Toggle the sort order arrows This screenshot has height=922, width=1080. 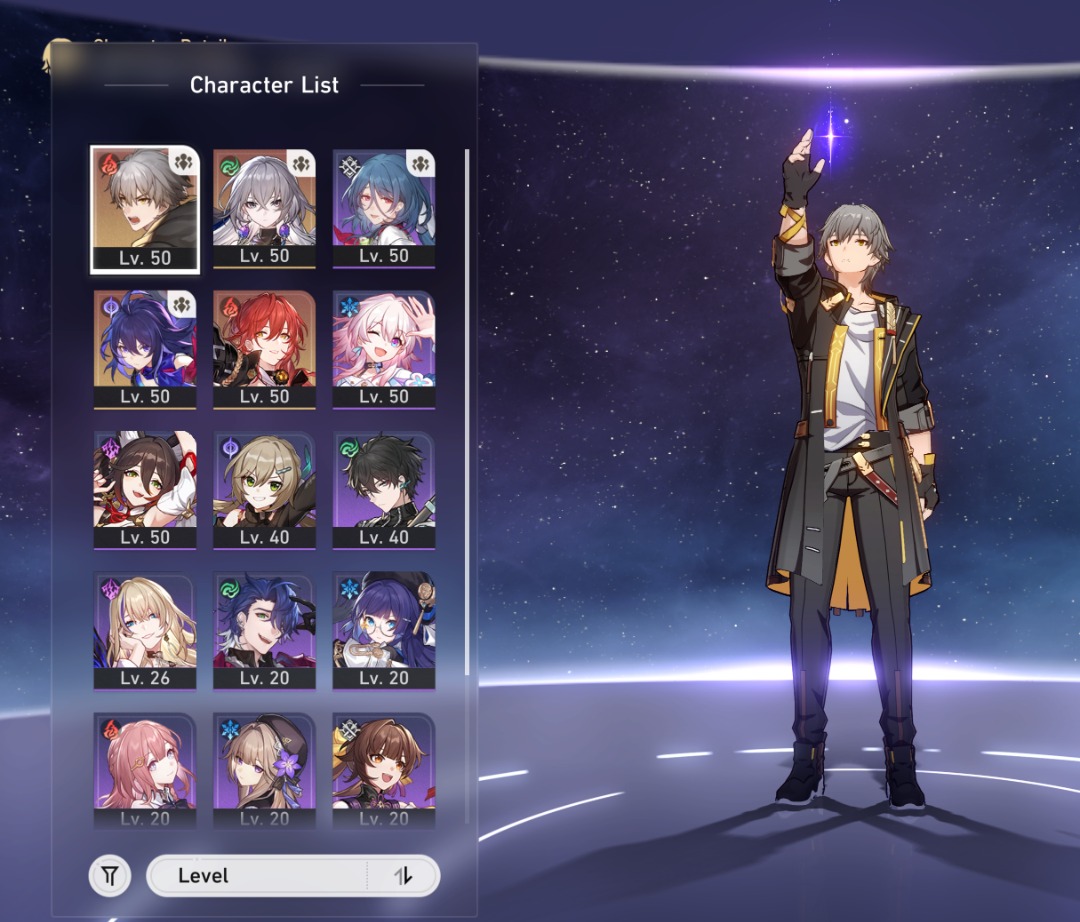pyautogui.click(x=403, y=876)
